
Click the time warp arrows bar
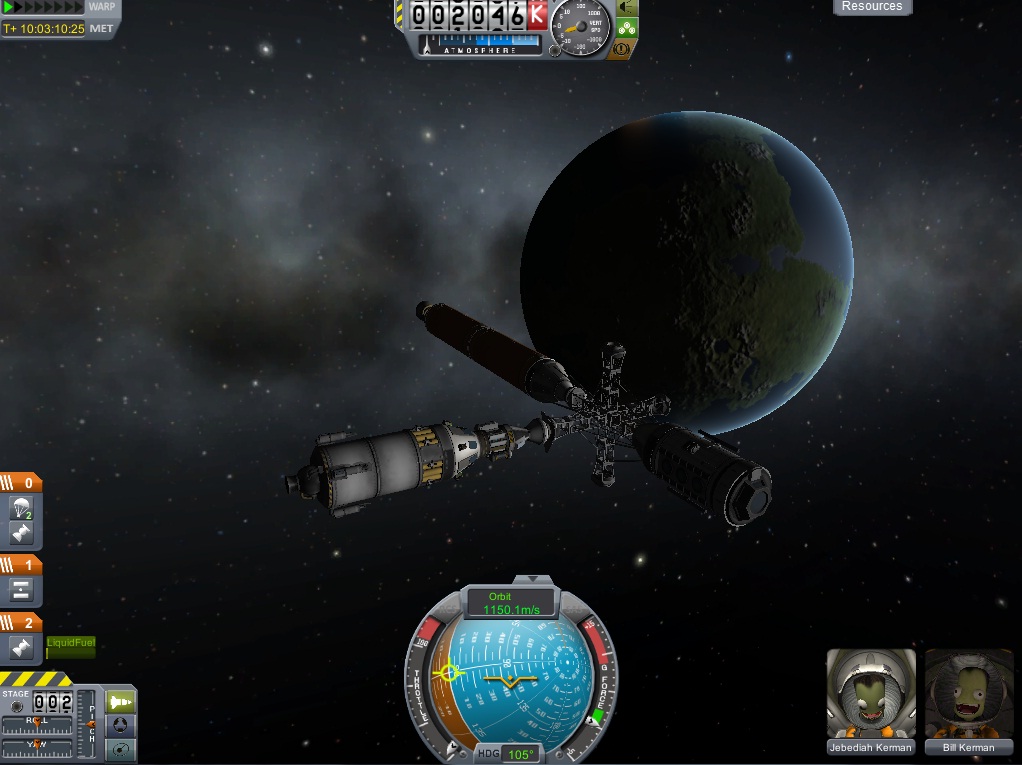coord(42,7)
